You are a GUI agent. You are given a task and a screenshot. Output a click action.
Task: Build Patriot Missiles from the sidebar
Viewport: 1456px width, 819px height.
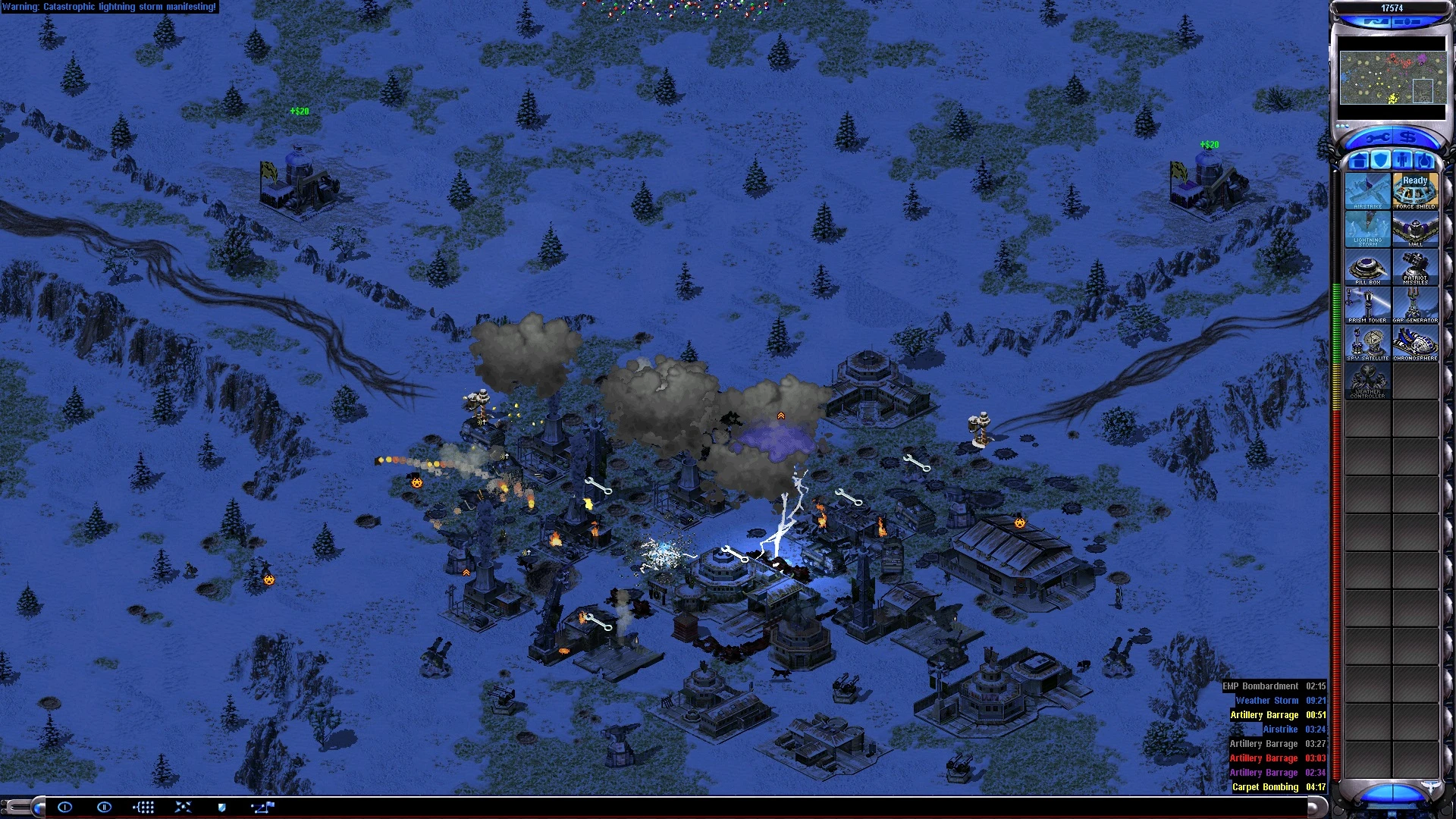click(1415, 266)
